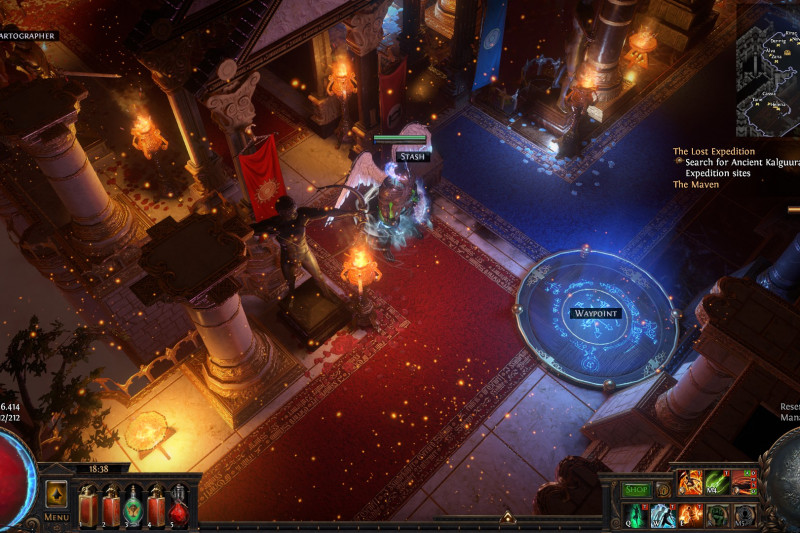Select the flaming warrior skill icon
Screen dimensions: 800x533
[691, 482]
